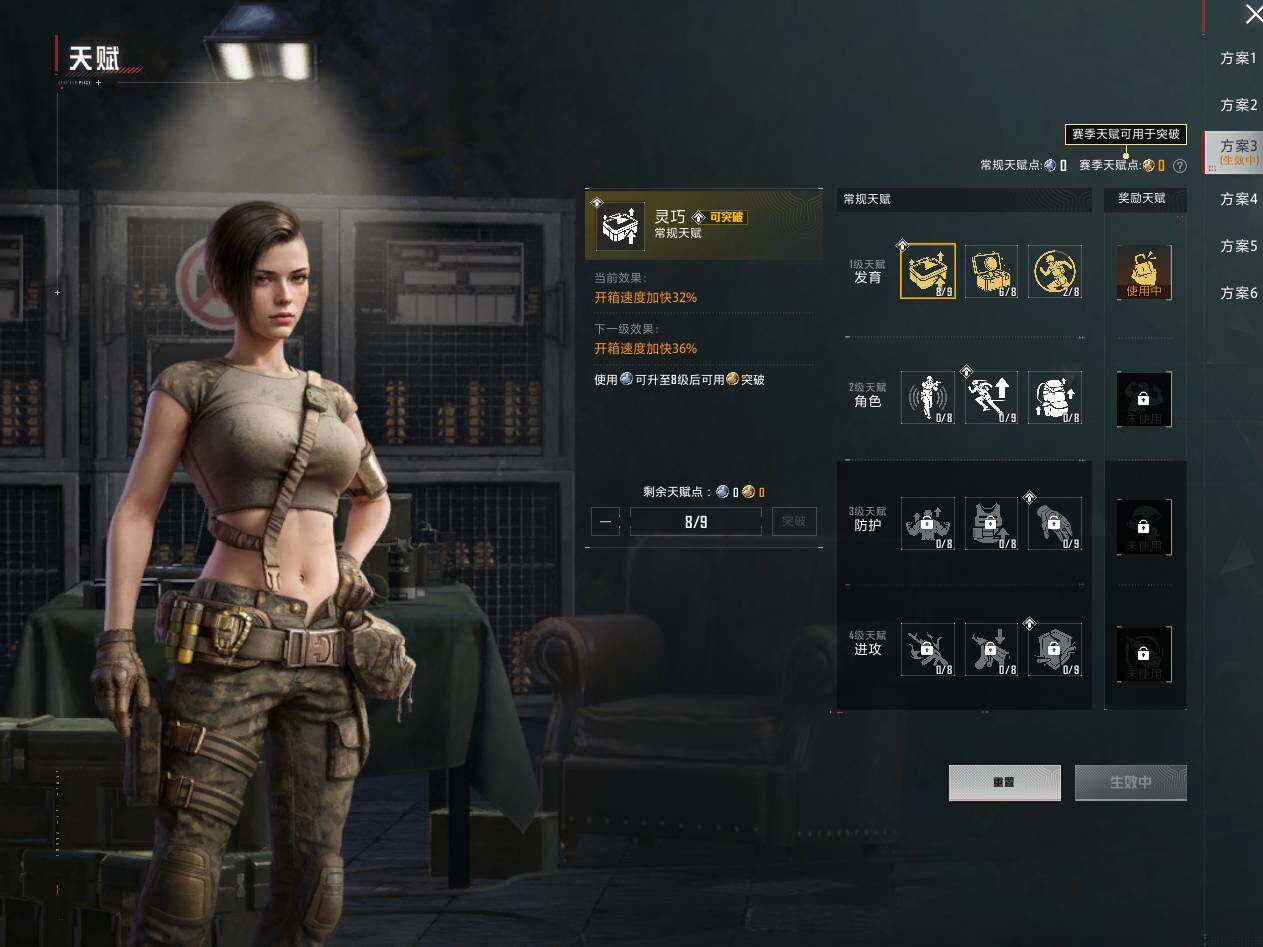Click the reset button beside 生效中
This screenshot has width=1263, height=947.
pyautogui.click(x=1004, y=783)
